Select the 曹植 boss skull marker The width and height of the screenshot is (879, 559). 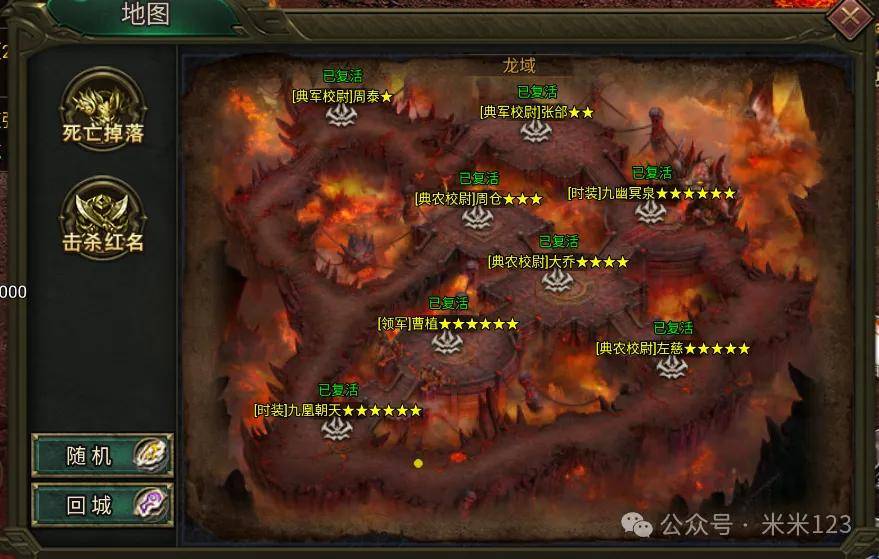point(447,342)
